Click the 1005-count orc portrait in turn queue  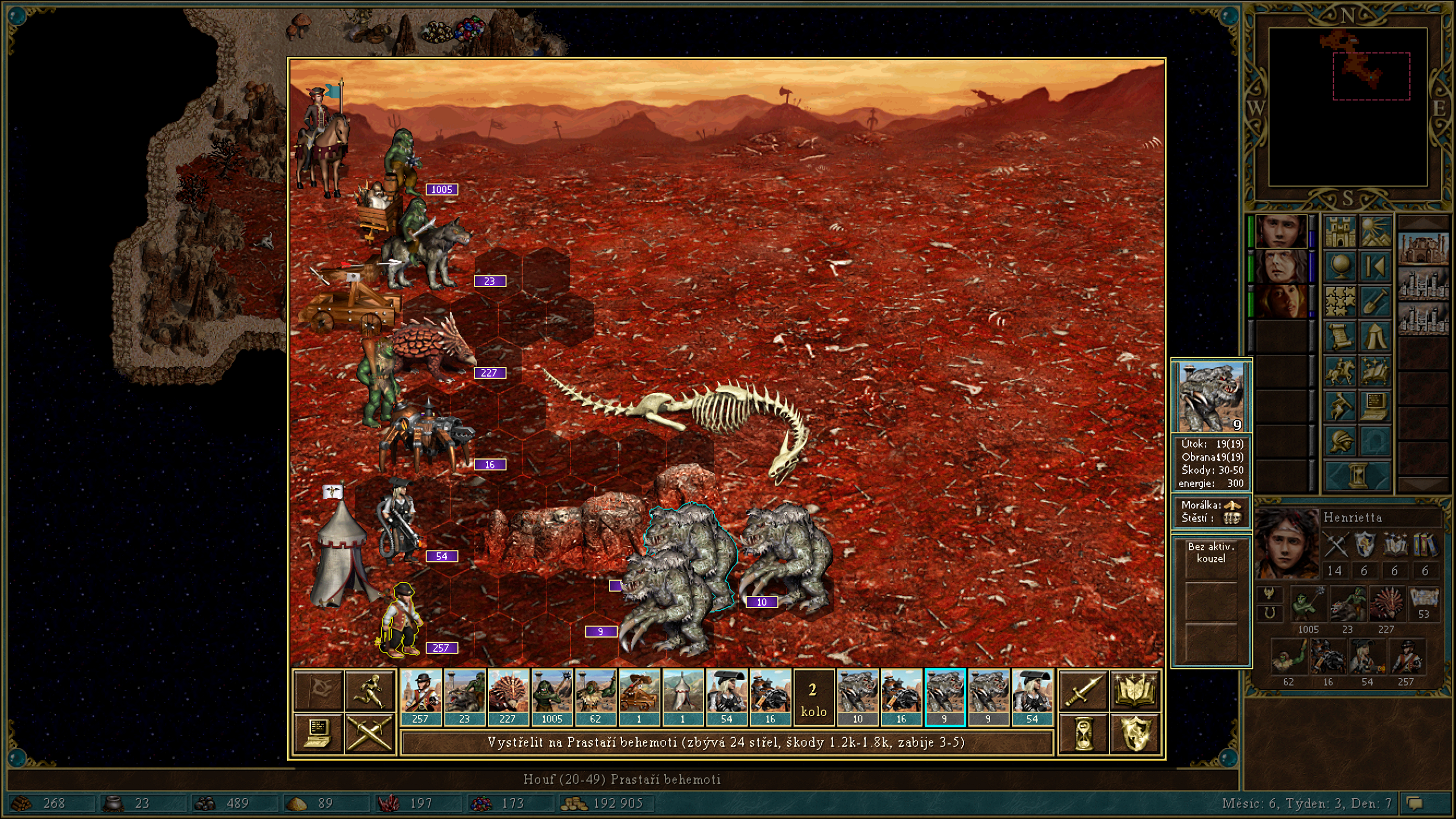[x=552, y=697]
